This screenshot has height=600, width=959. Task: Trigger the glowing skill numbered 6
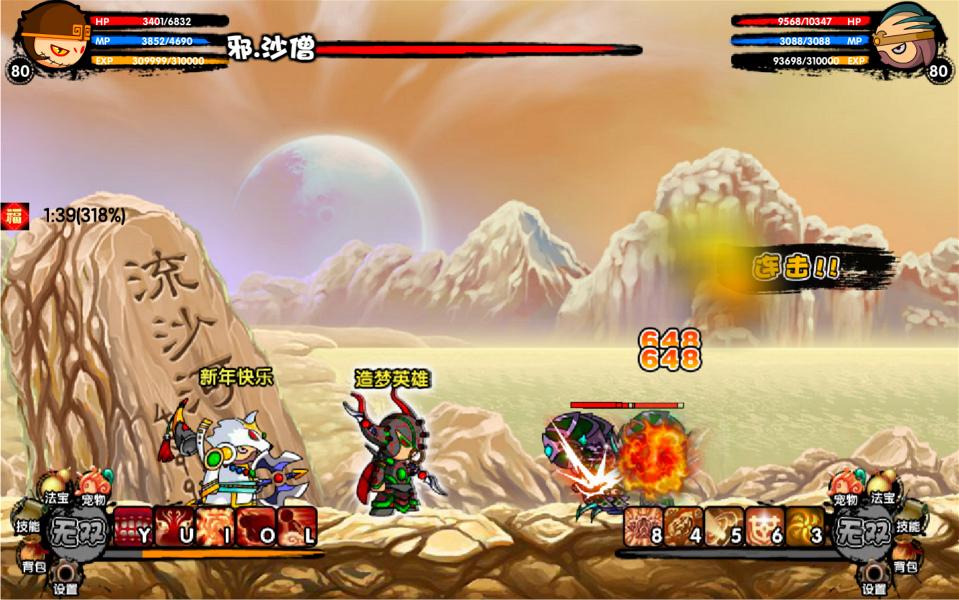[x=764, y=526]
